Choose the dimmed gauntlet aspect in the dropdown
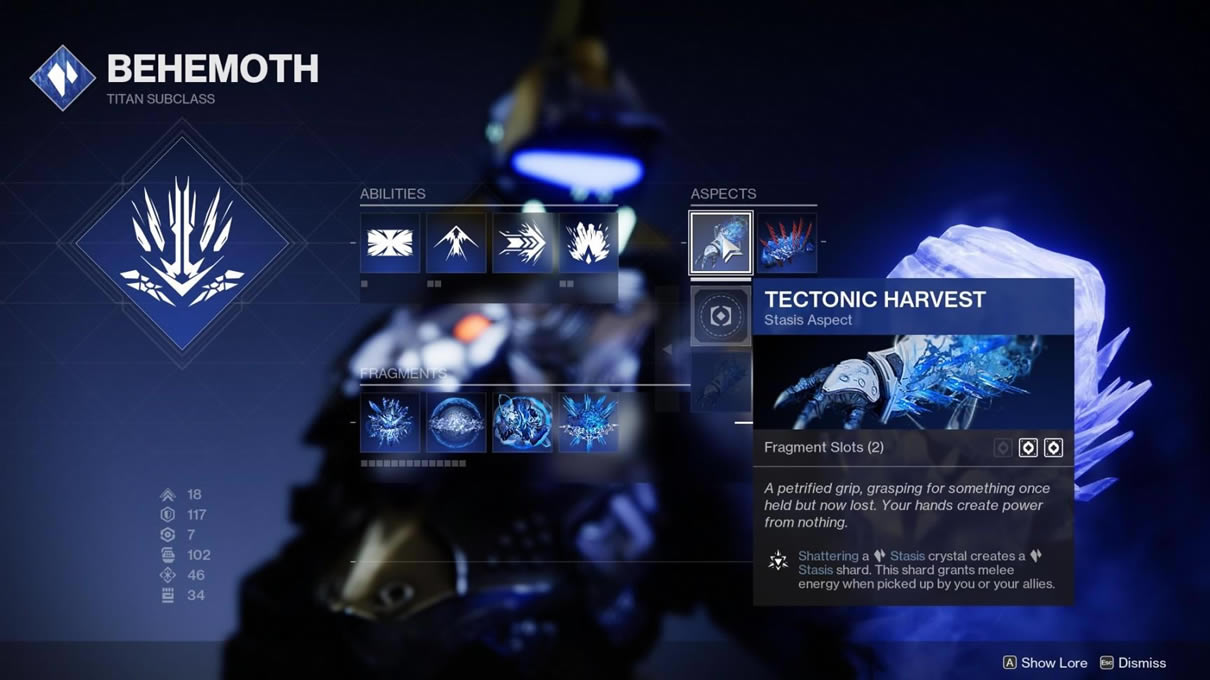Viewport: 1210px width, 680px height. (721, 381)
